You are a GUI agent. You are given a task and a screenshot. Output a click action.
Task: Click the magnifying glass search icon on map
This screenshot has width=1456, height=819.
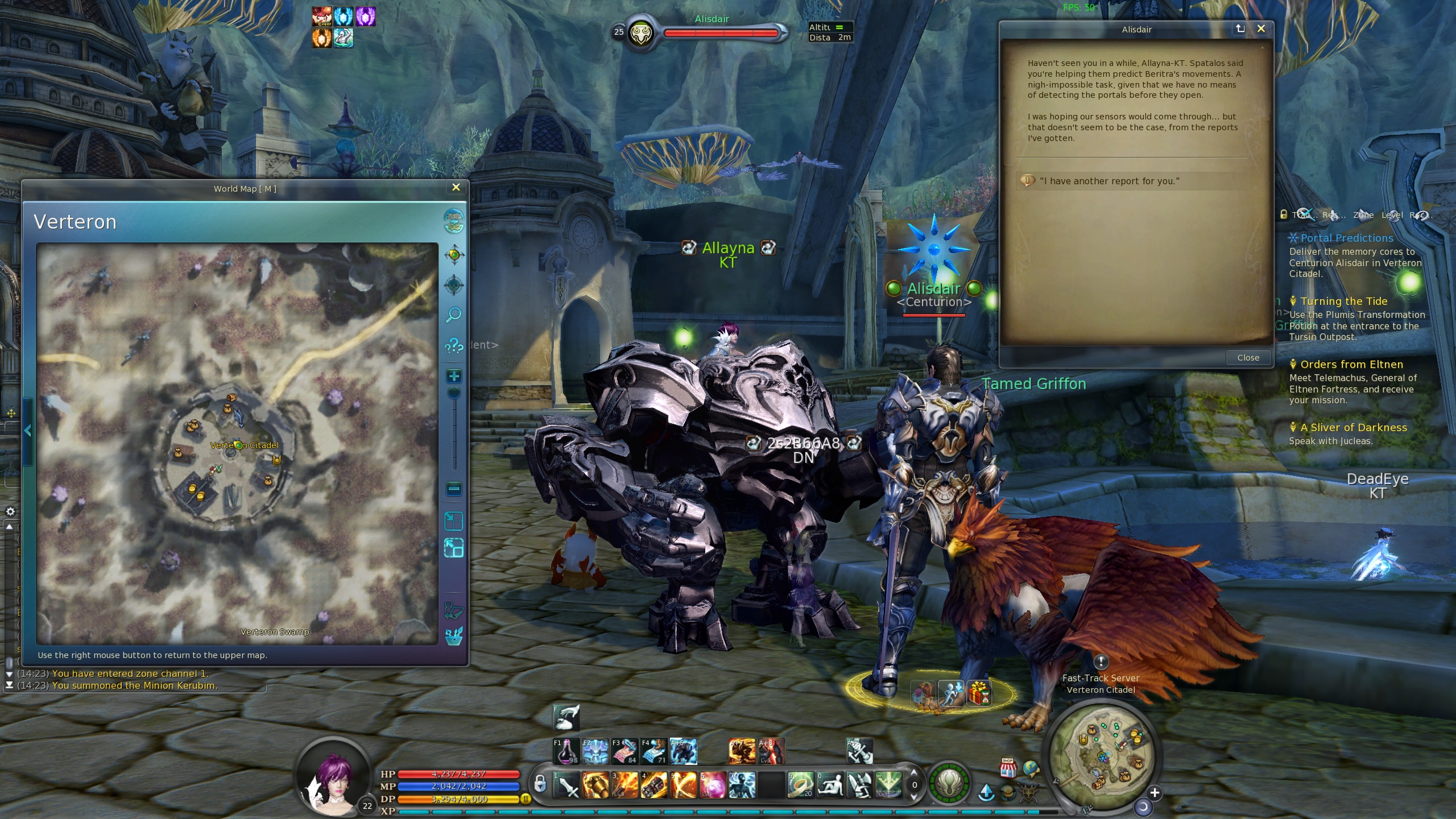point(454,315)
